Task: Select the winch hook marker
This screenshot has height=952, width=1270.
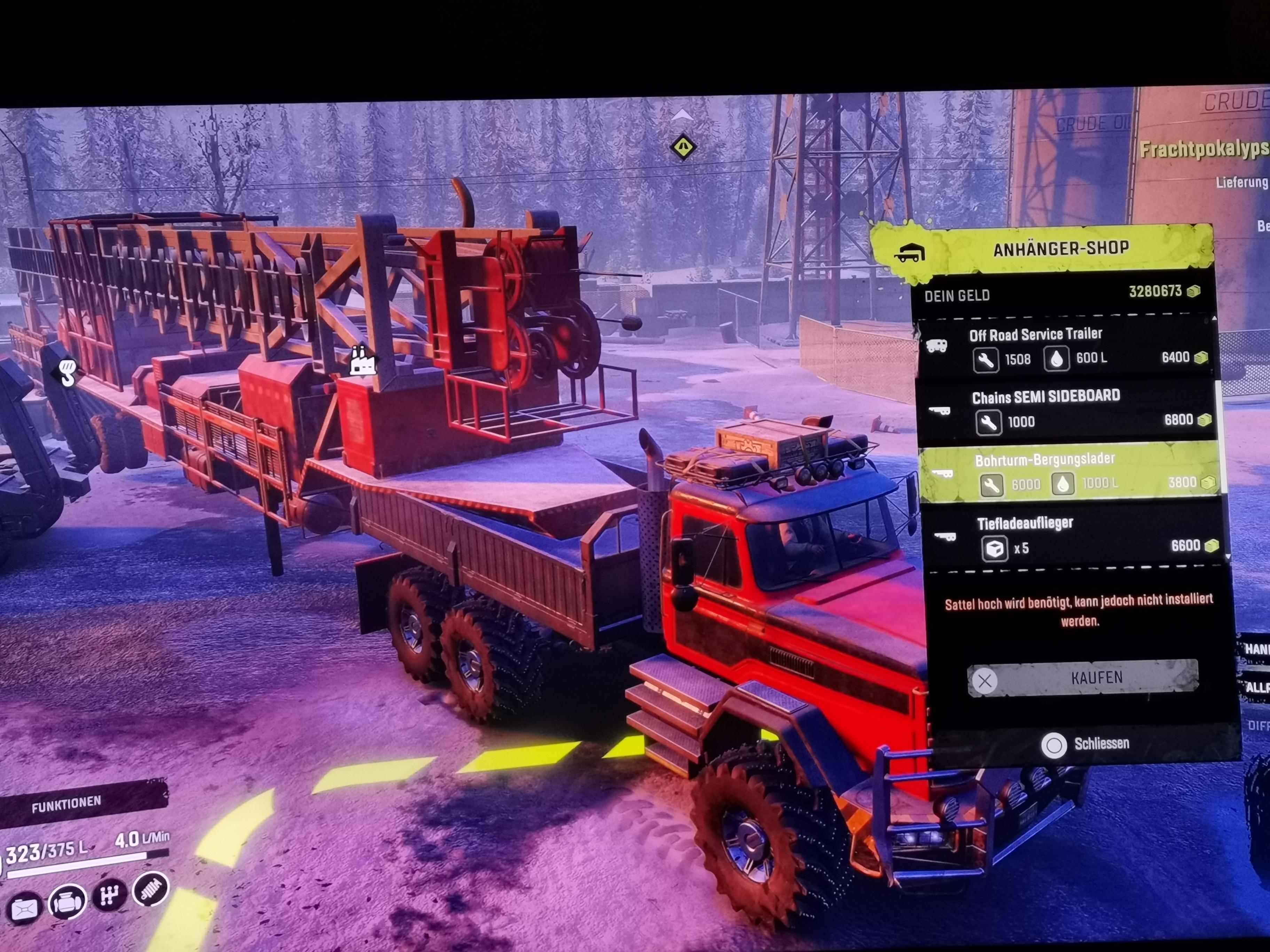Action: [67, 372]
